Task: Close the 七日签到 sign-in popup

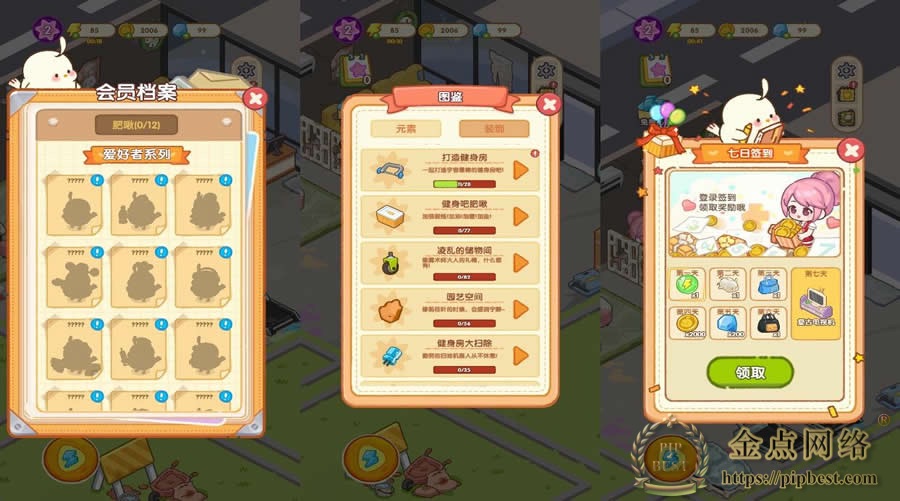Action: (x=850, y=151)
